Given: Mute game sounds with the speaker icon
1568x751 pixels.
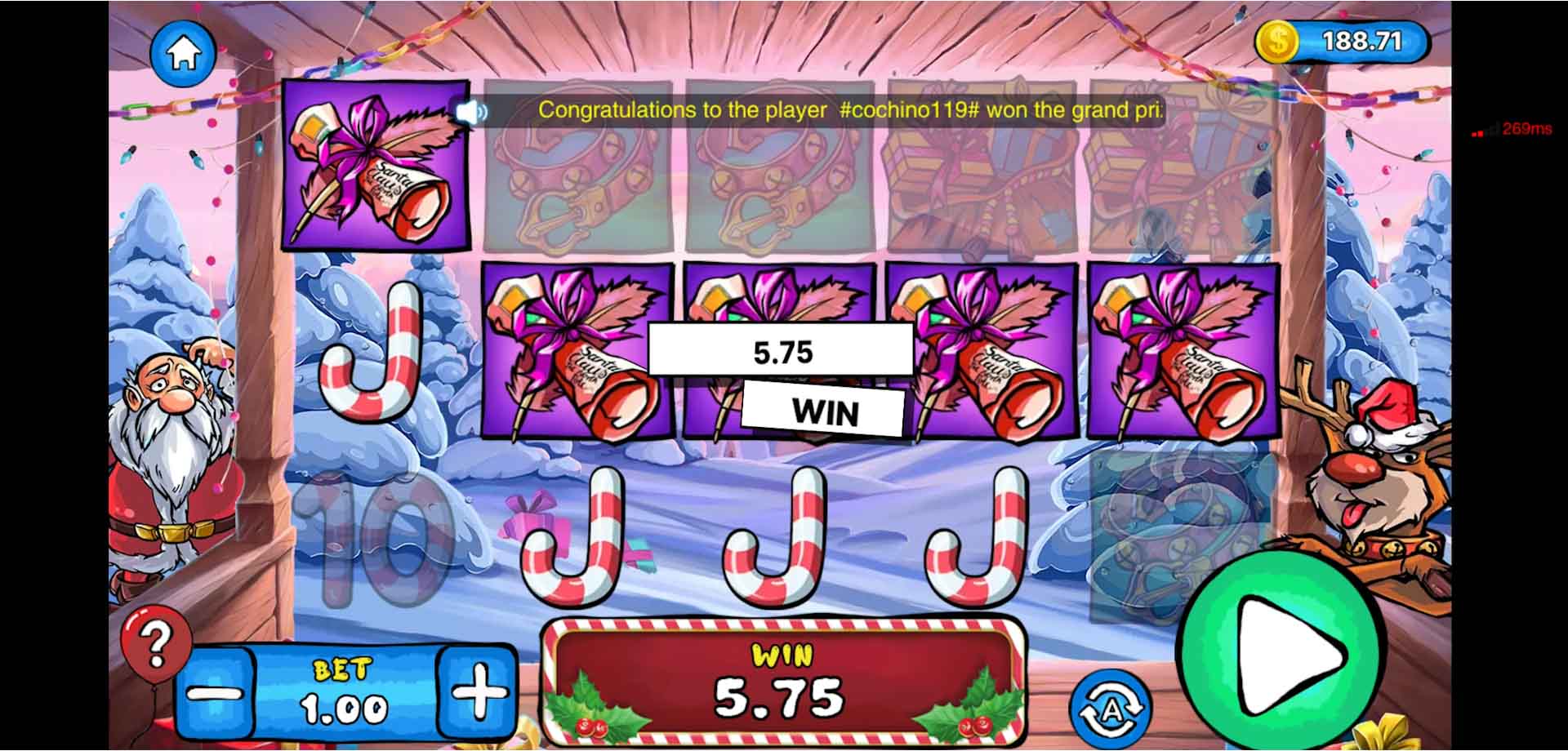Looking at the screenshot, I should [474, 112].
